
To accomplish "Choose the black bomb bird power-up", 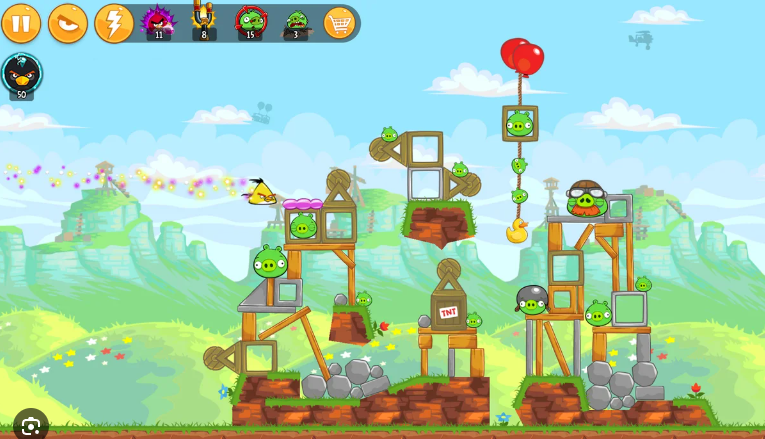I will tap(21, 74).
